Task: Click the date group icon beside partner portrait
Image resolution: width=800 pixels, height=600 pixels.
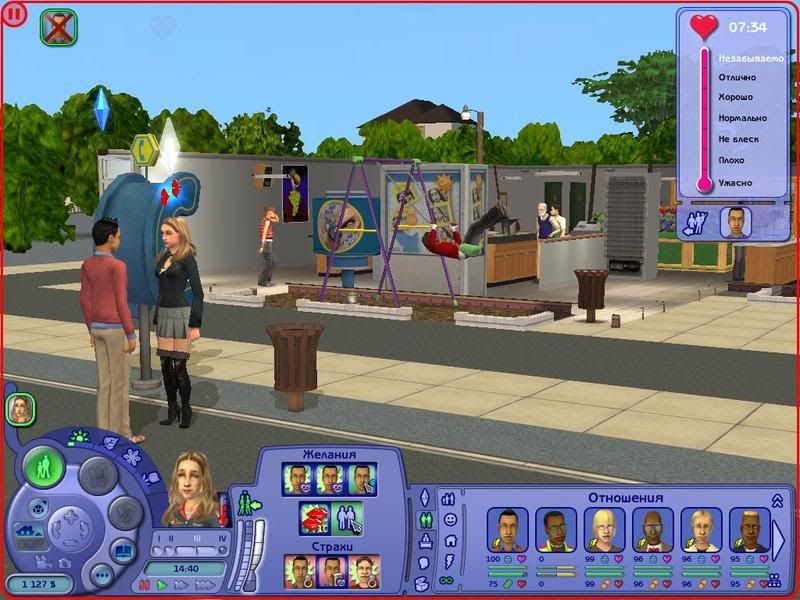Action: pyautogui.click(x=695, y=222)
